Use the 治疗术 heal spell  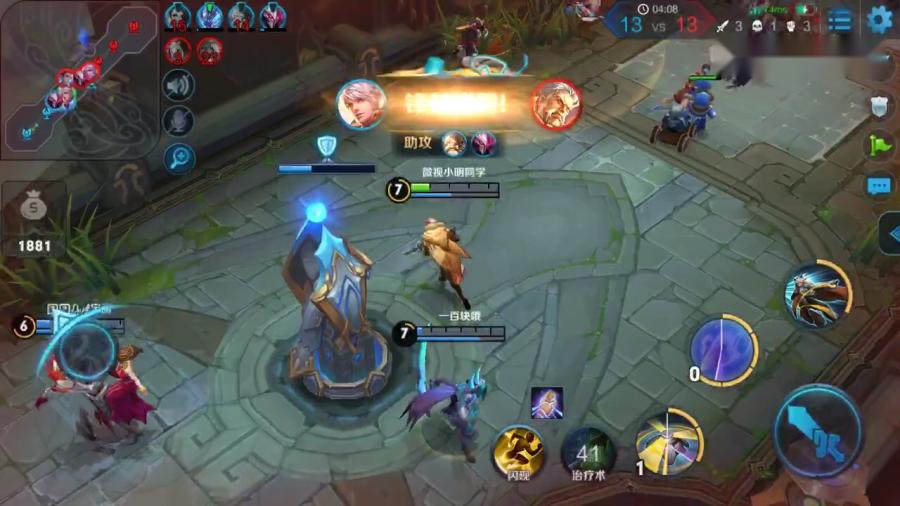coord(588,452)
